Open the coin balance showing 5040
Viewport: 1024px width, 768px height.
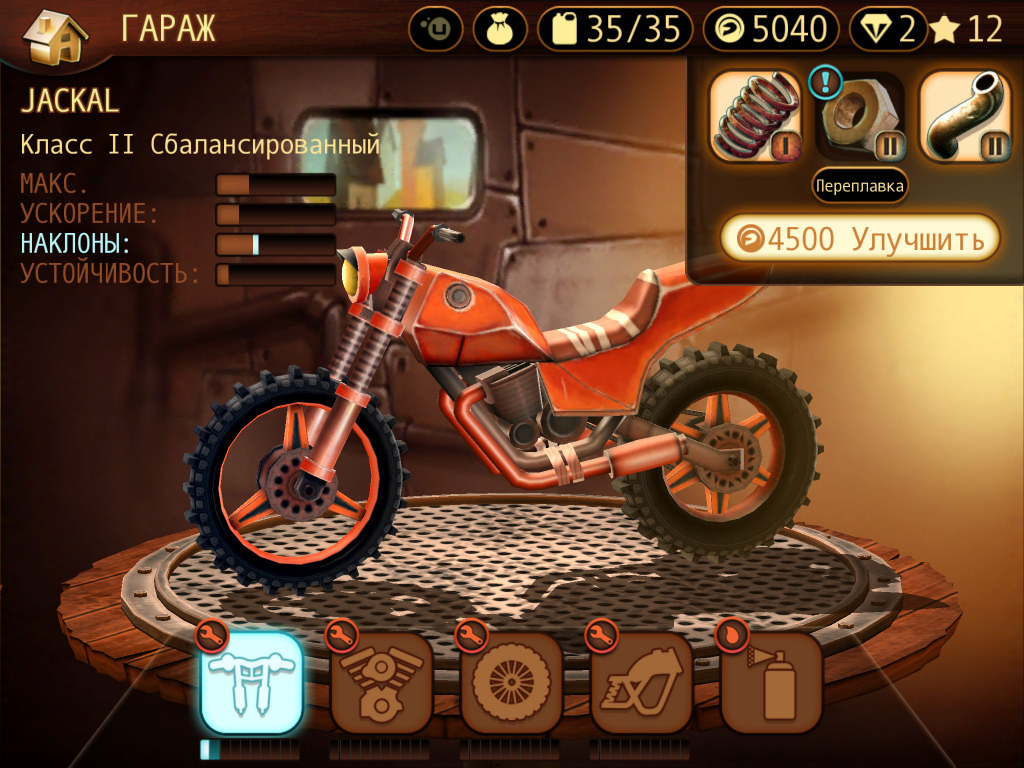click(771, 30)
